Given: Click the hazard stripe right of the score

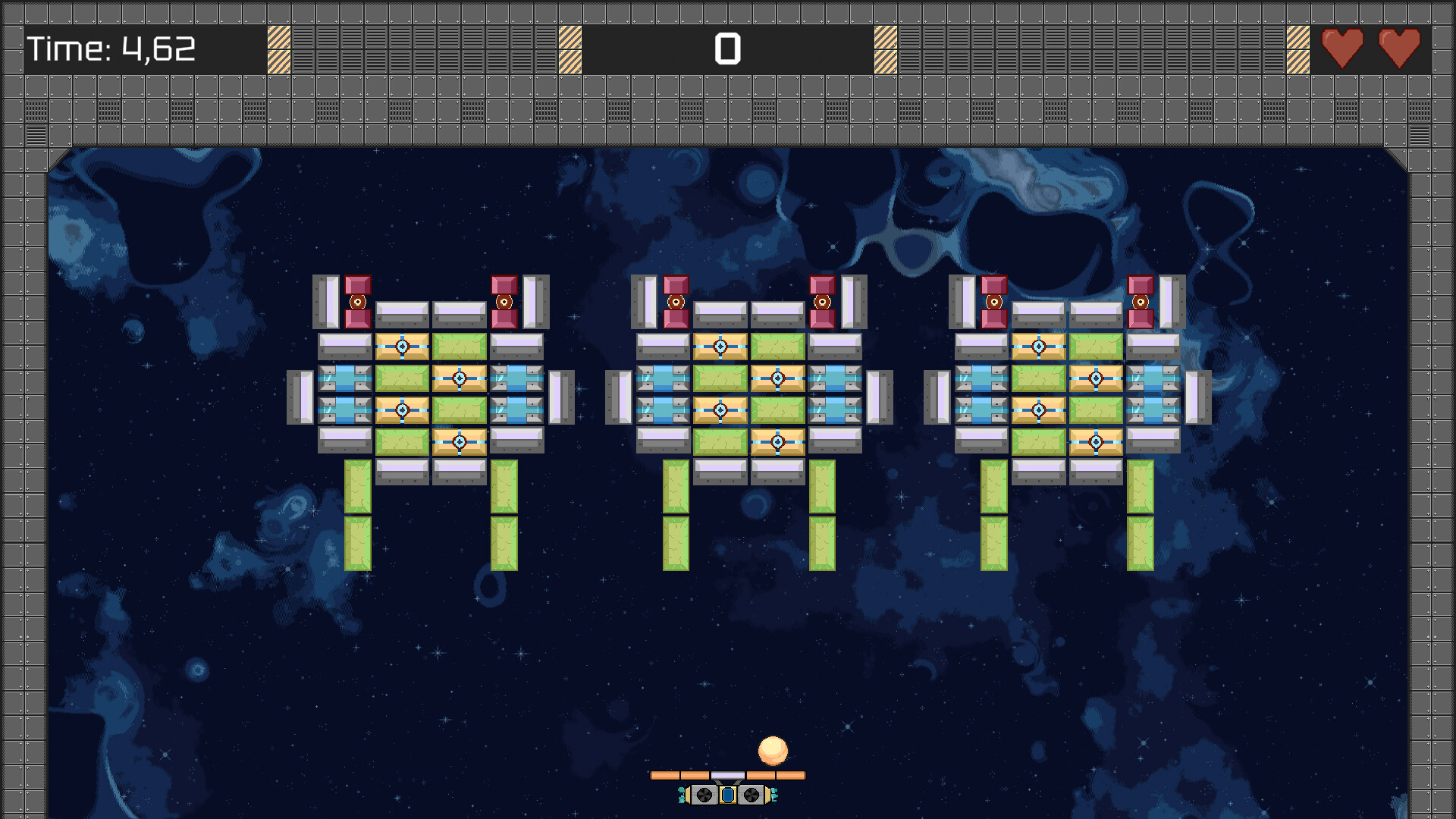Looking at the screenshot, I should 884,48.
